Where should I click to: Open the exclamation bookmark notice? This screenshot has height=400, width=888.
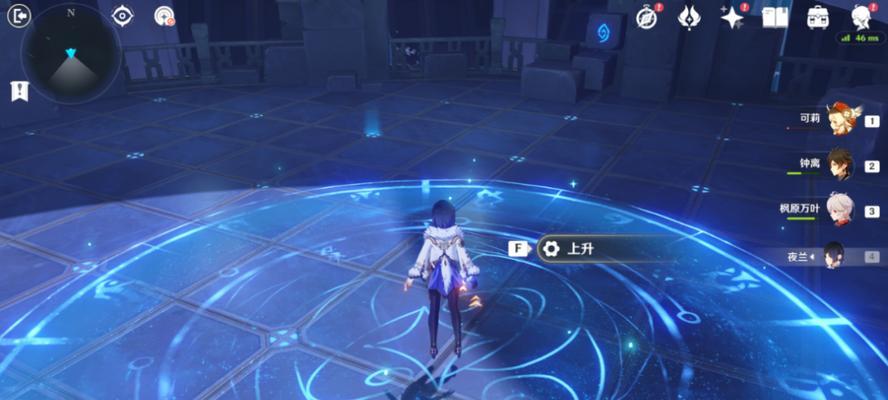pos(19,91)
